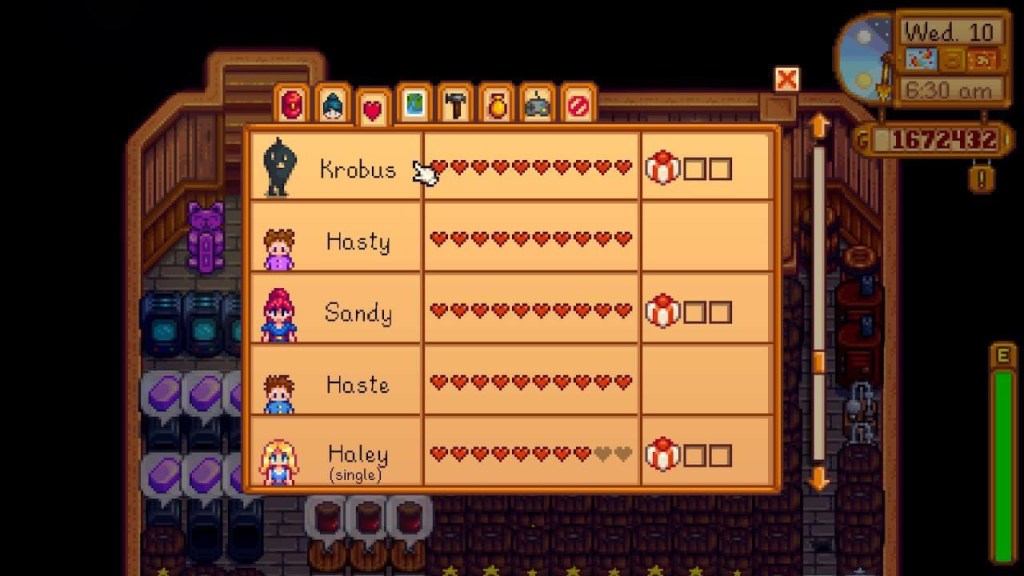Click the Haste row
1024x576 pixels.
coord(357,384)
